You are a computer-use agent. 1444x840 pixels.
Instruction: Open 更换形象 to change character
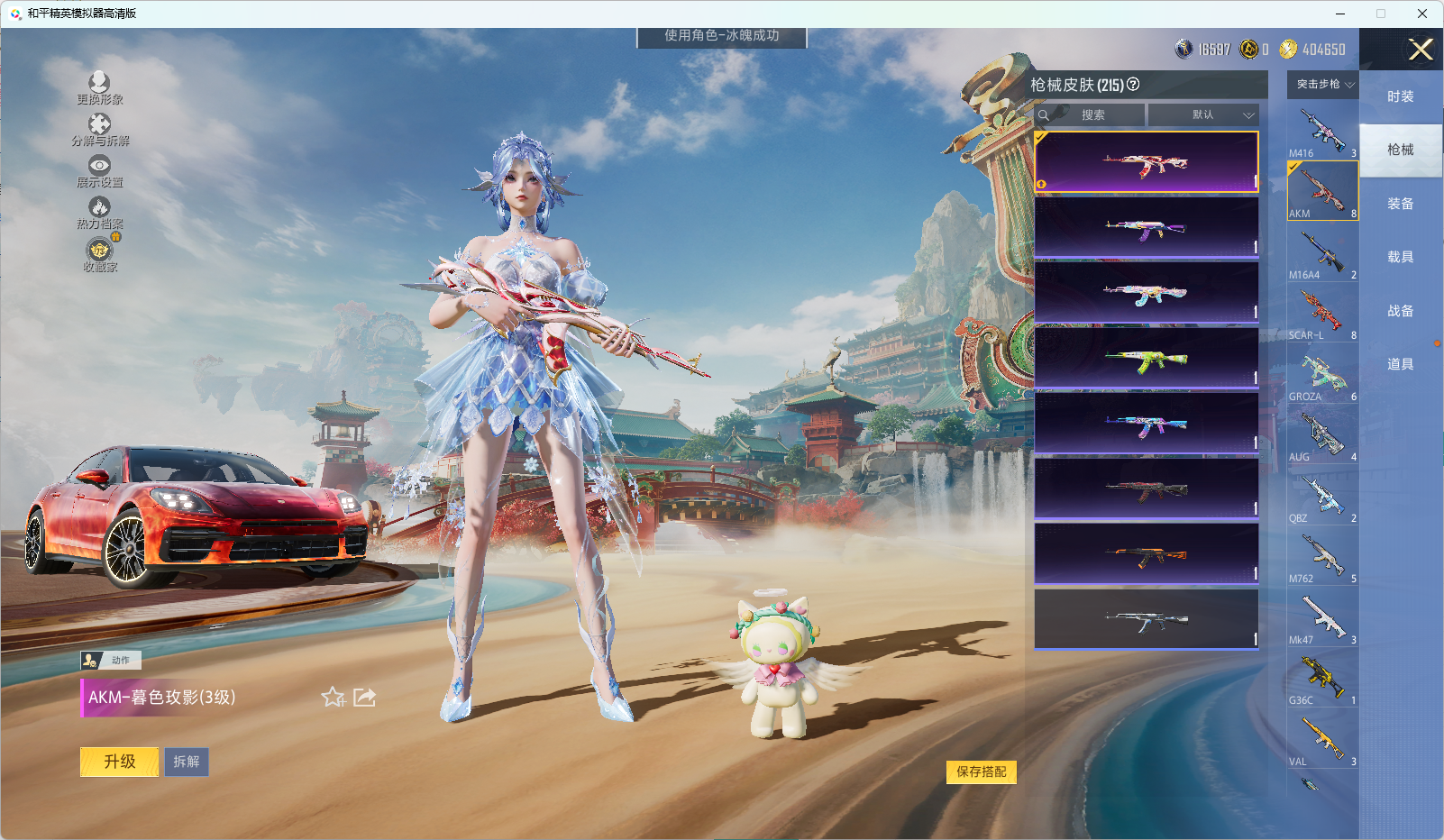click(99, 88)
